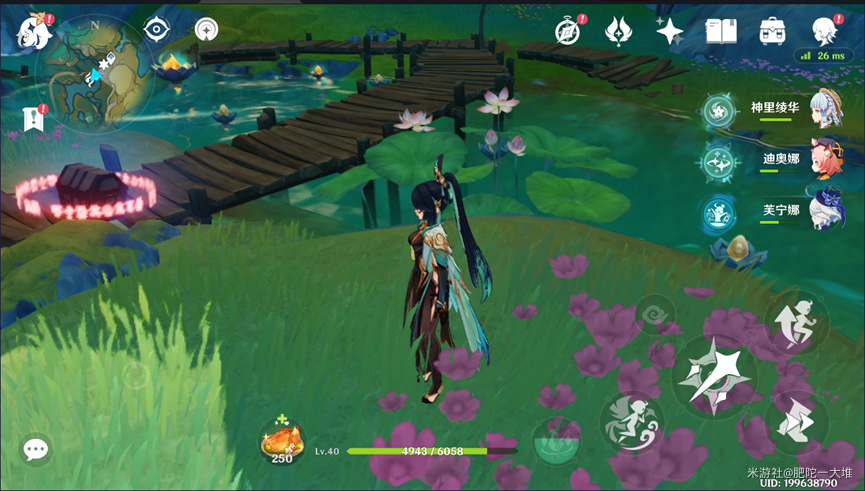Open the Wish four-pointed star icon
This screenshot has height=491, width=865.
pos(669,31)
